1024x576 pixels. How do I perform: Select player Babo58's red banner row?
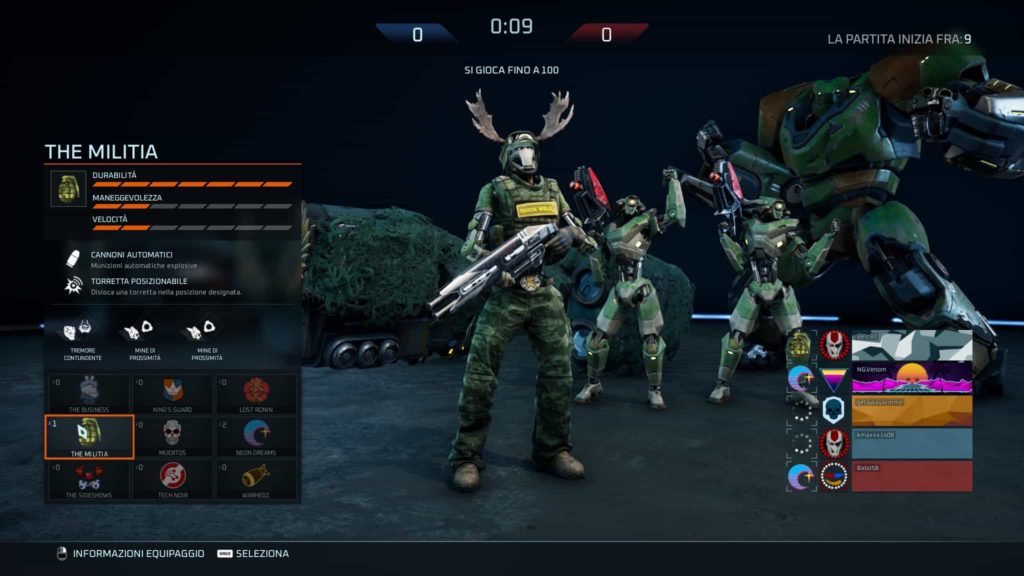tap(912, 476)
